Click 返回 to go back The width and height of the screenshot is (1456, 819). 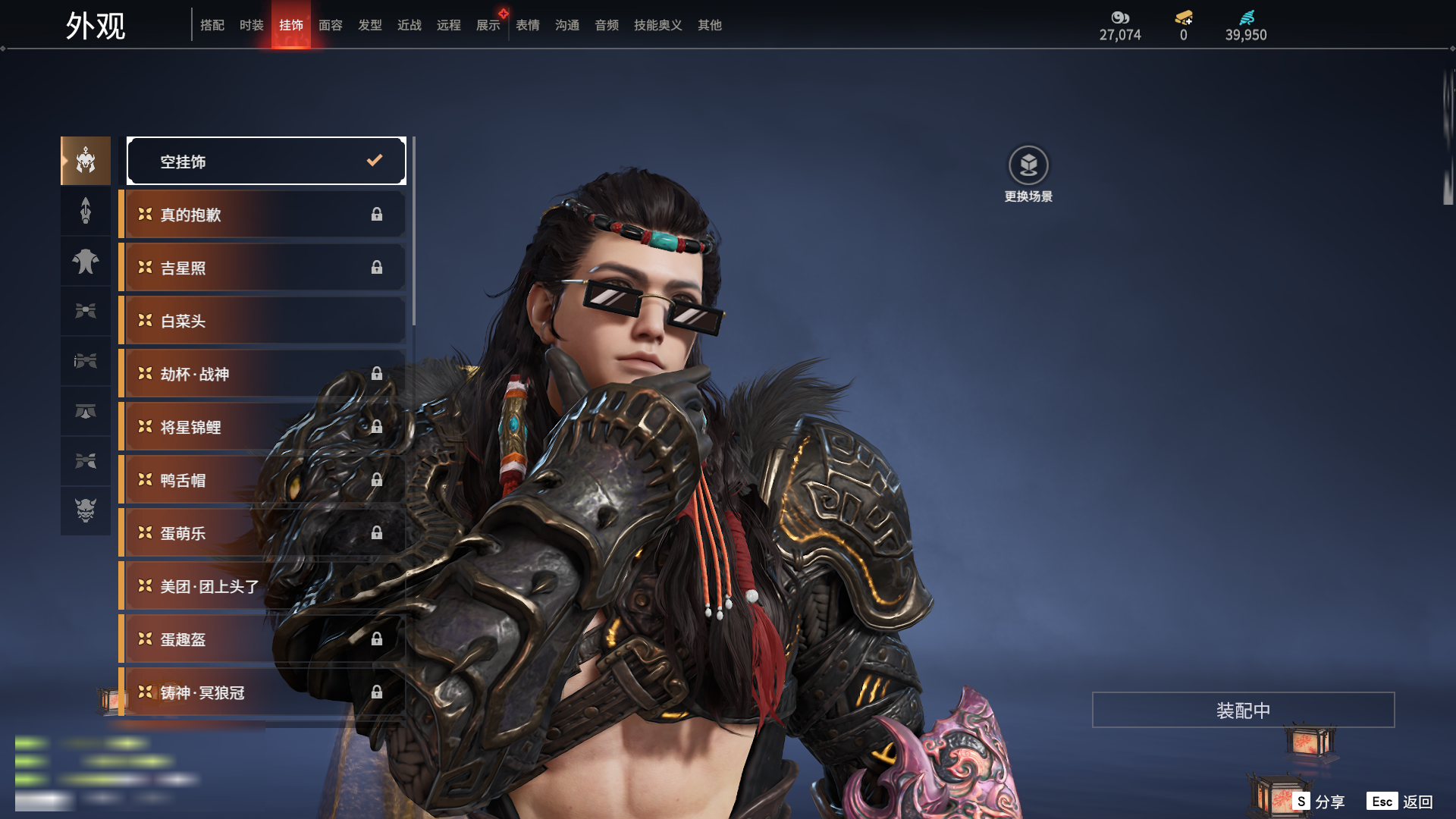pos(1401,802)
